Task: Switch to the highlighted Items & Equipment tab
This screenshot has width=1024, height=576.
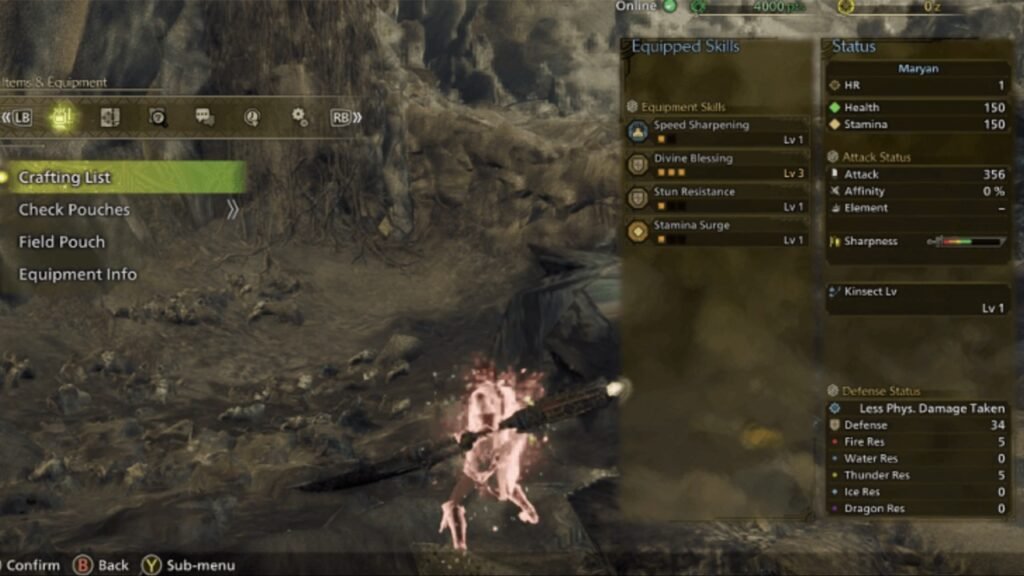Action: coord(62,117)
